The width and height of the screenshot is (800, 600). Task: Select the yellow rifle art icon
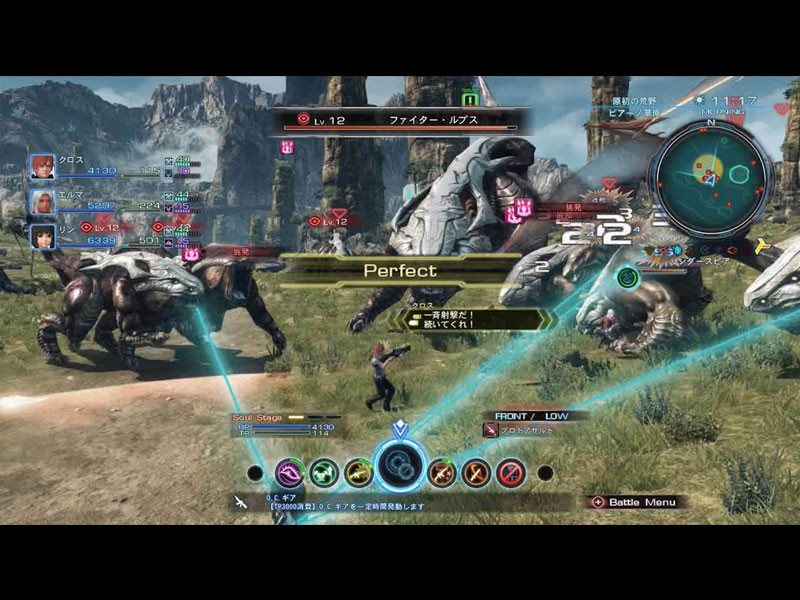pos(358,472)
